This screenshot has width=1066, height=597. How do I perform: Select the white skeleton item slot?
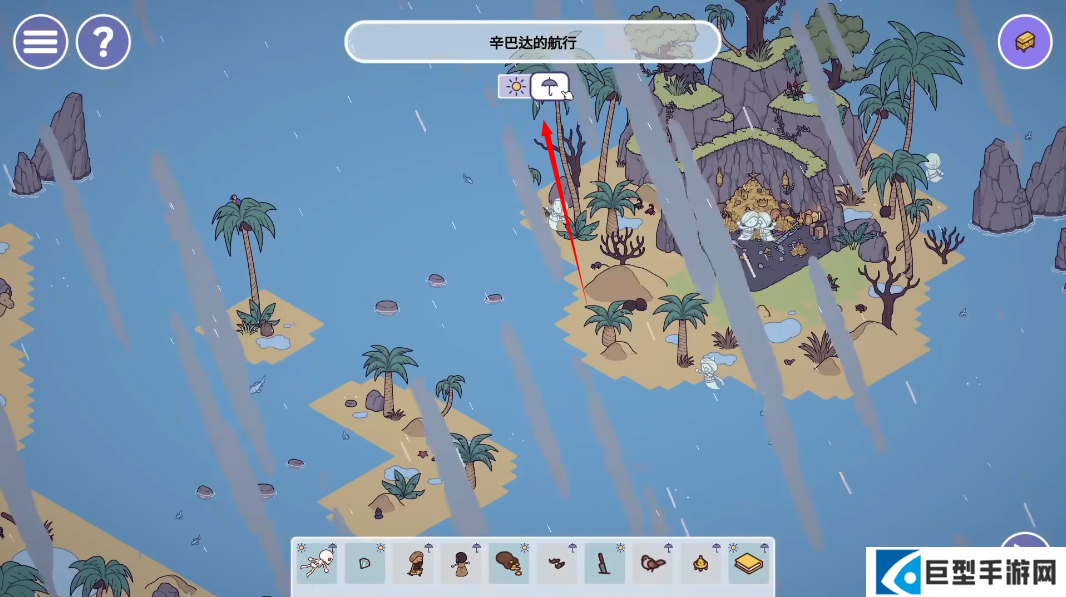coord(317,564)
